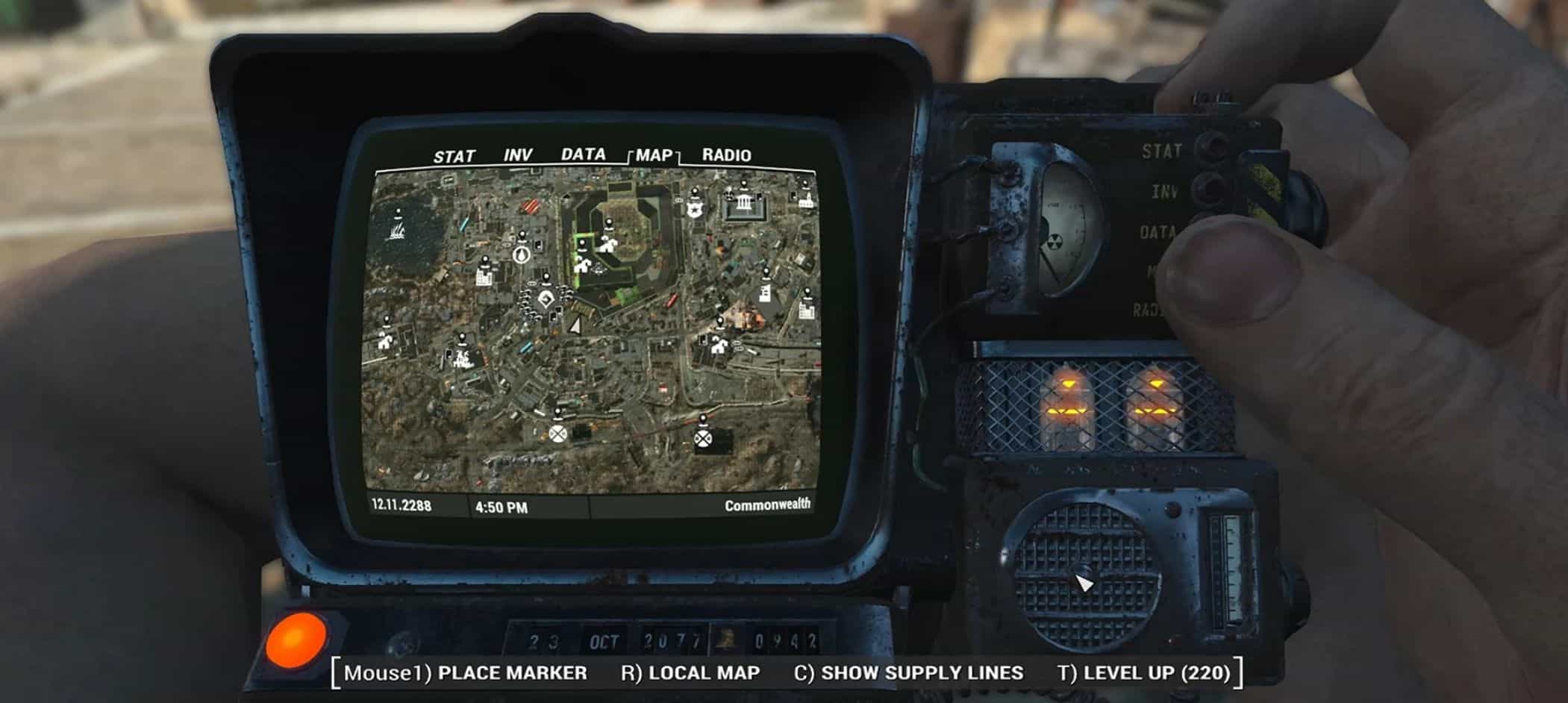
Task: Open the Level Up (220) screen
Action: [x=1143, y=672]
